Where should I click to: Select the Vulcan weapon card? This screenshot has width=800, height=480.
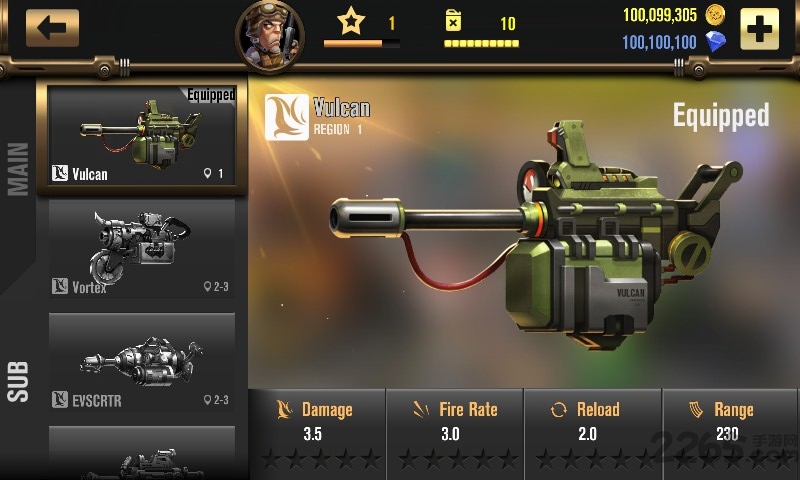click(x=142, y=138)
